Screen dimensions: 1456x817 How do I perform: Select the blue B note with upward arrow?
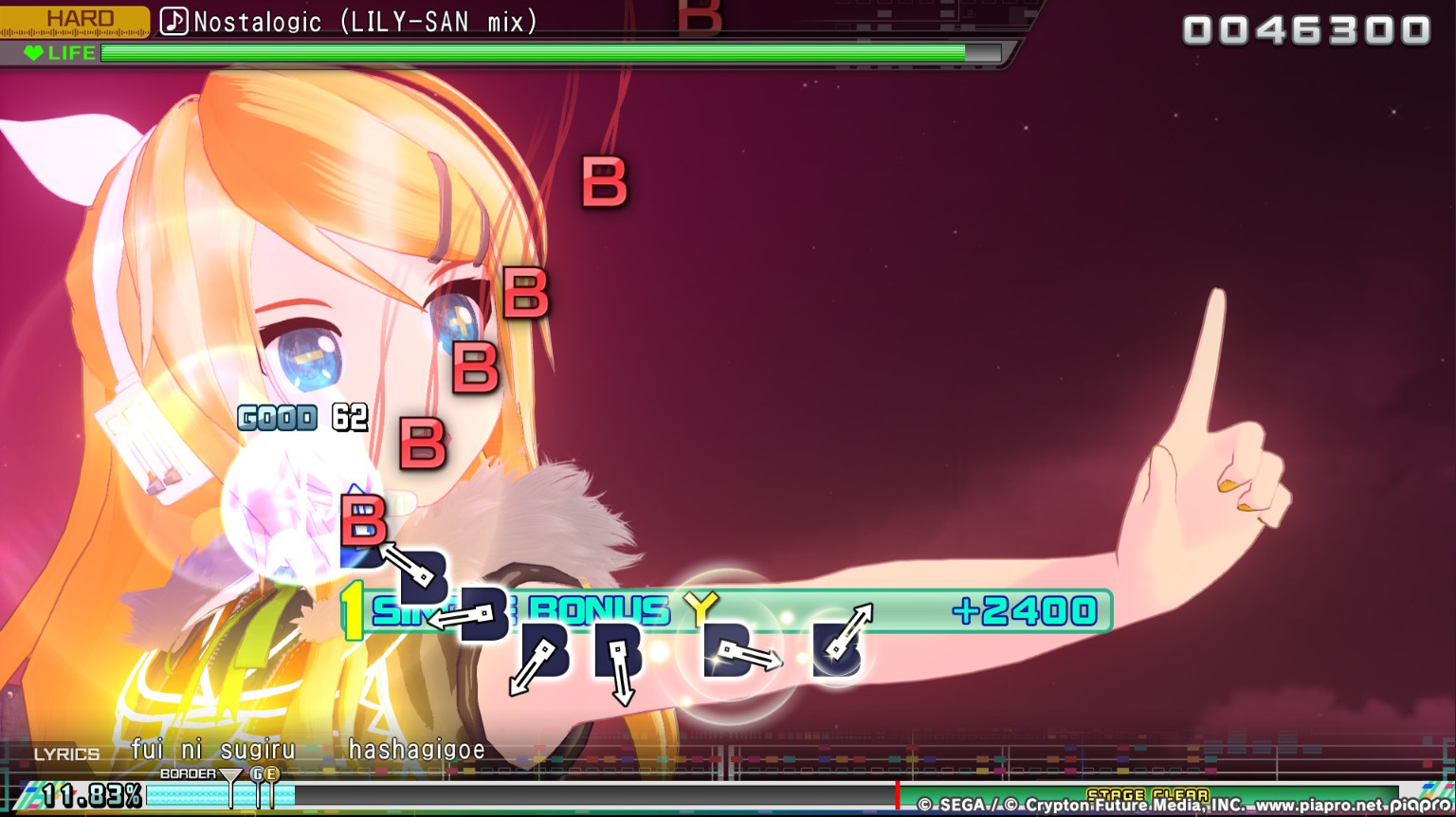[x=840, y=647]
